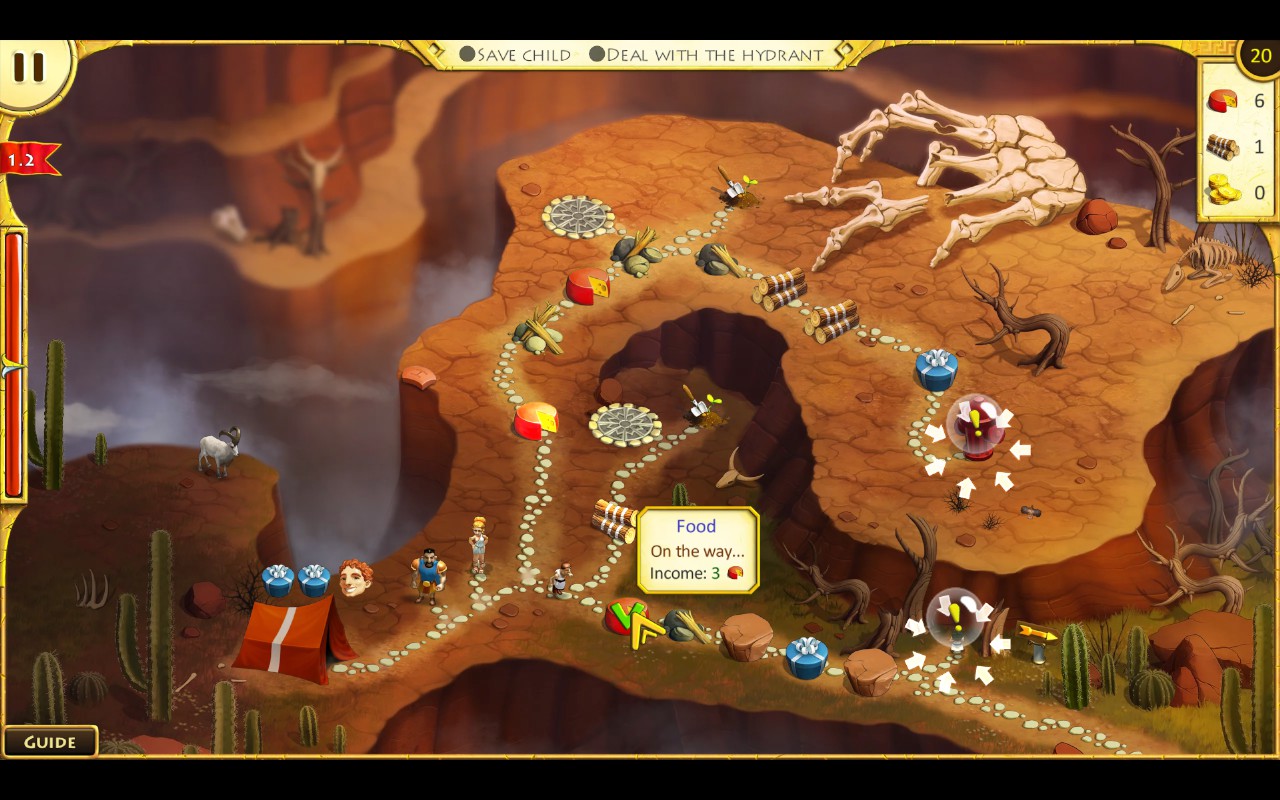Click the exclamation bubble beside the yellow hydrant
The image size is (1280, 800).
953,617
